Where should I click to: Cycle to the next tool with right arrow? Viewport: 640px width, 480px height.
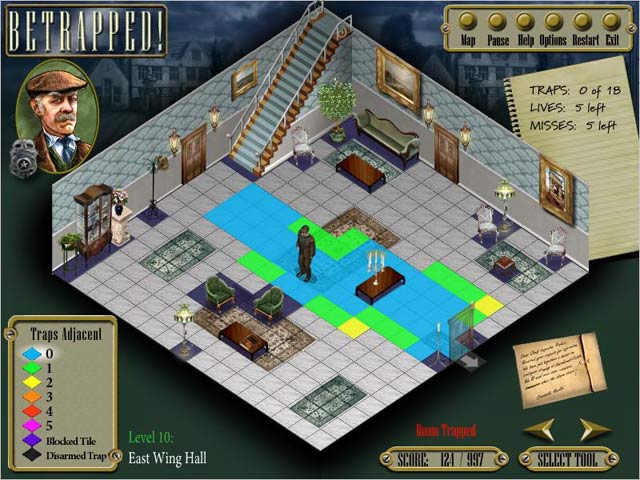[595, 429]
